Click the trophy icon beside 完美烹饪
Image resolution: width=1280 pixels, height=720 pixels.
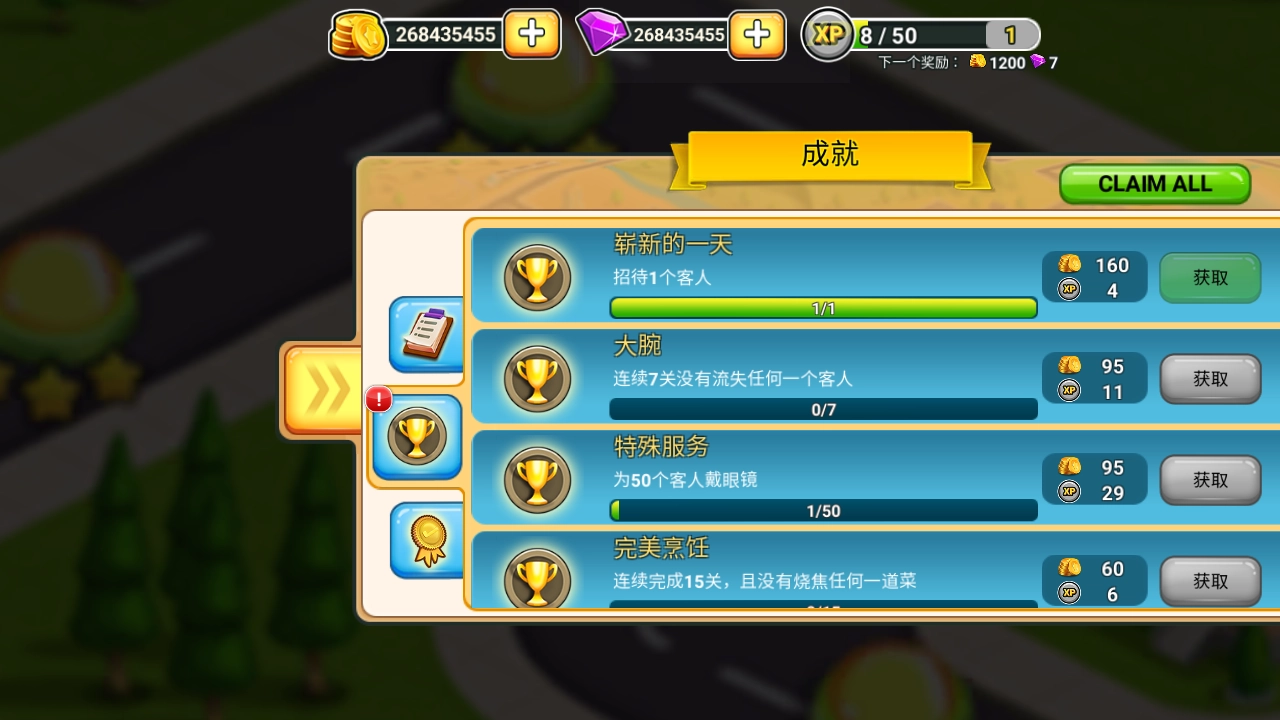coord(537,578)
